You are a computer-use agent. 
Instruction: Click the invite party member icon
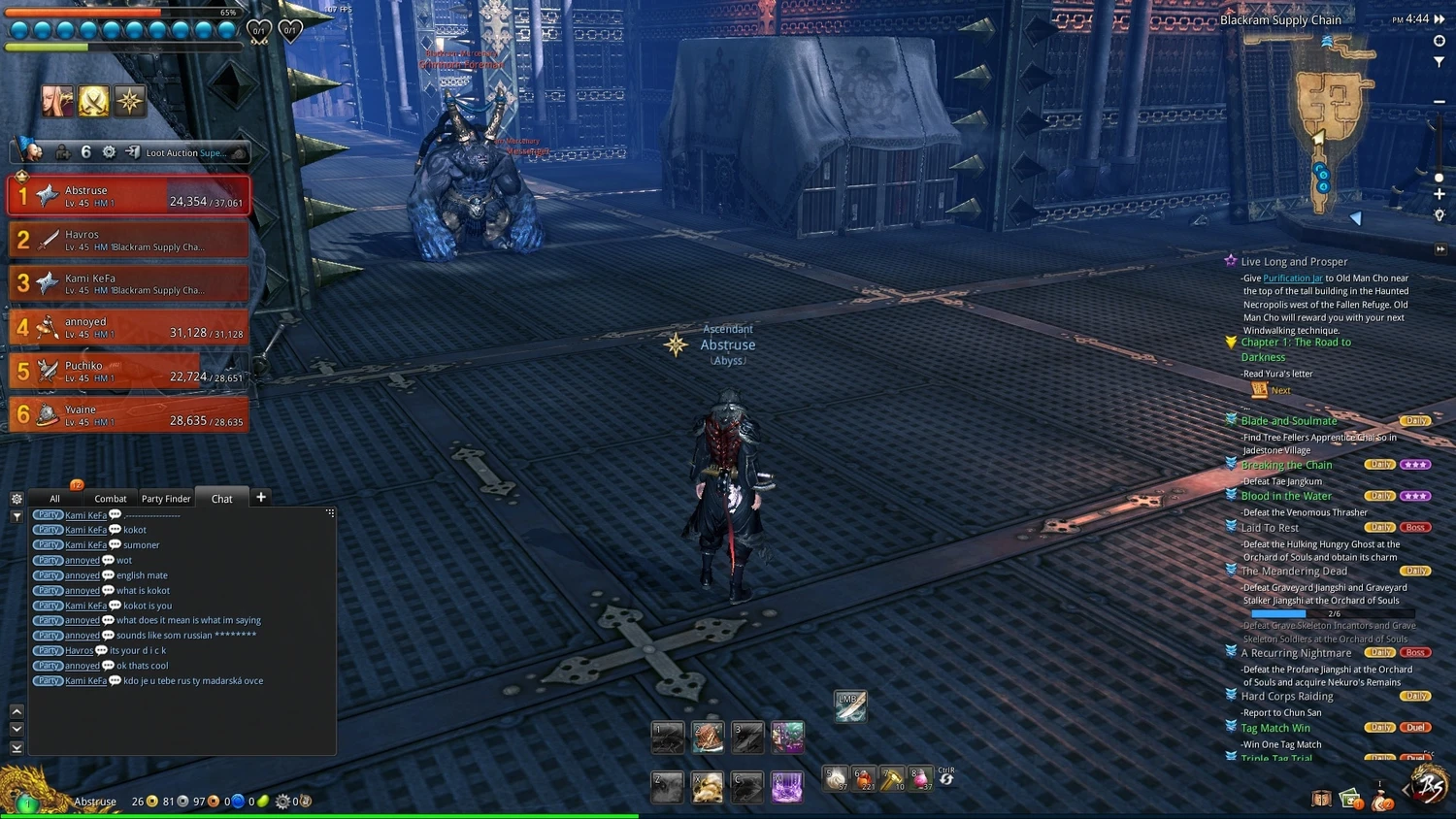[63, 152]
